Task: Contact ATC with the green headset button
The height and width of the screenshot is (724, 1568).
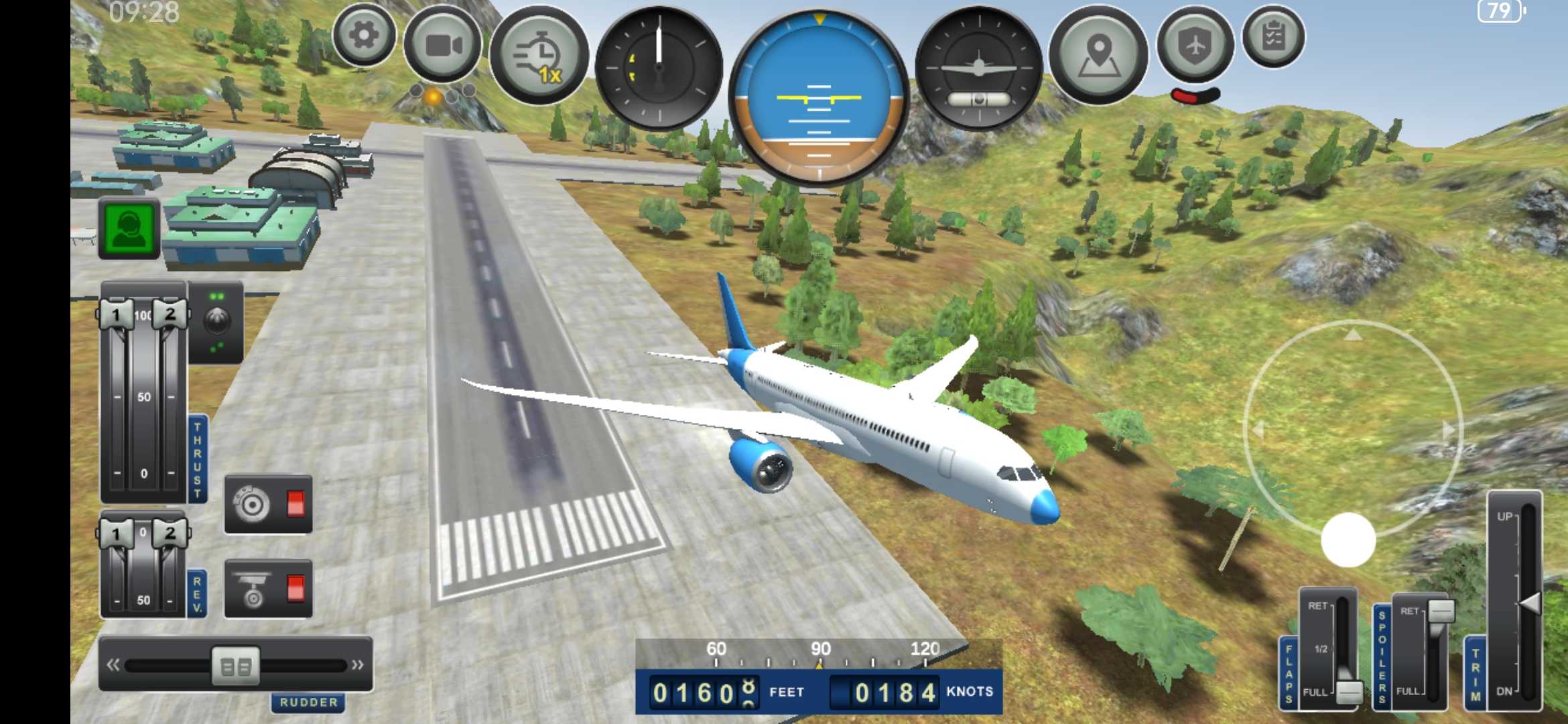Action: coord(129,229)
